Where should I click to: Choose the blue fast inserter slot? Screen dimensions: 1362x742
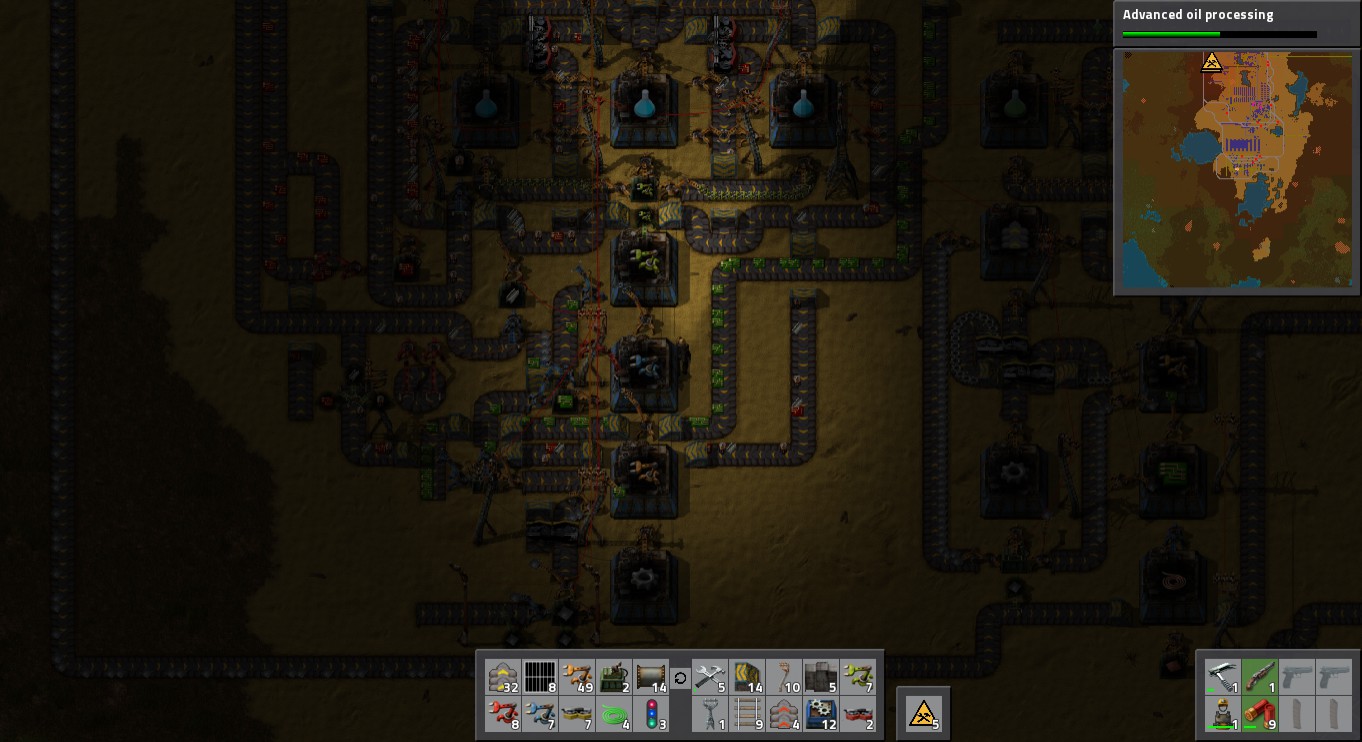(540, 715)
